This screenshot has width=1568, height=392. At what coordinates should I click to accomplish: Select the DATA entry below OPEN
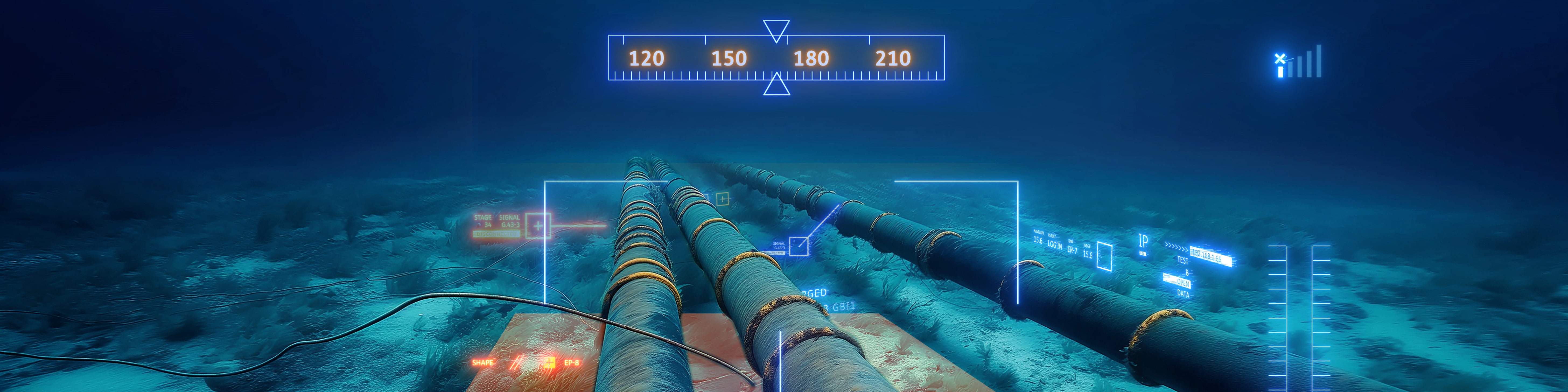coord(1183,293)
